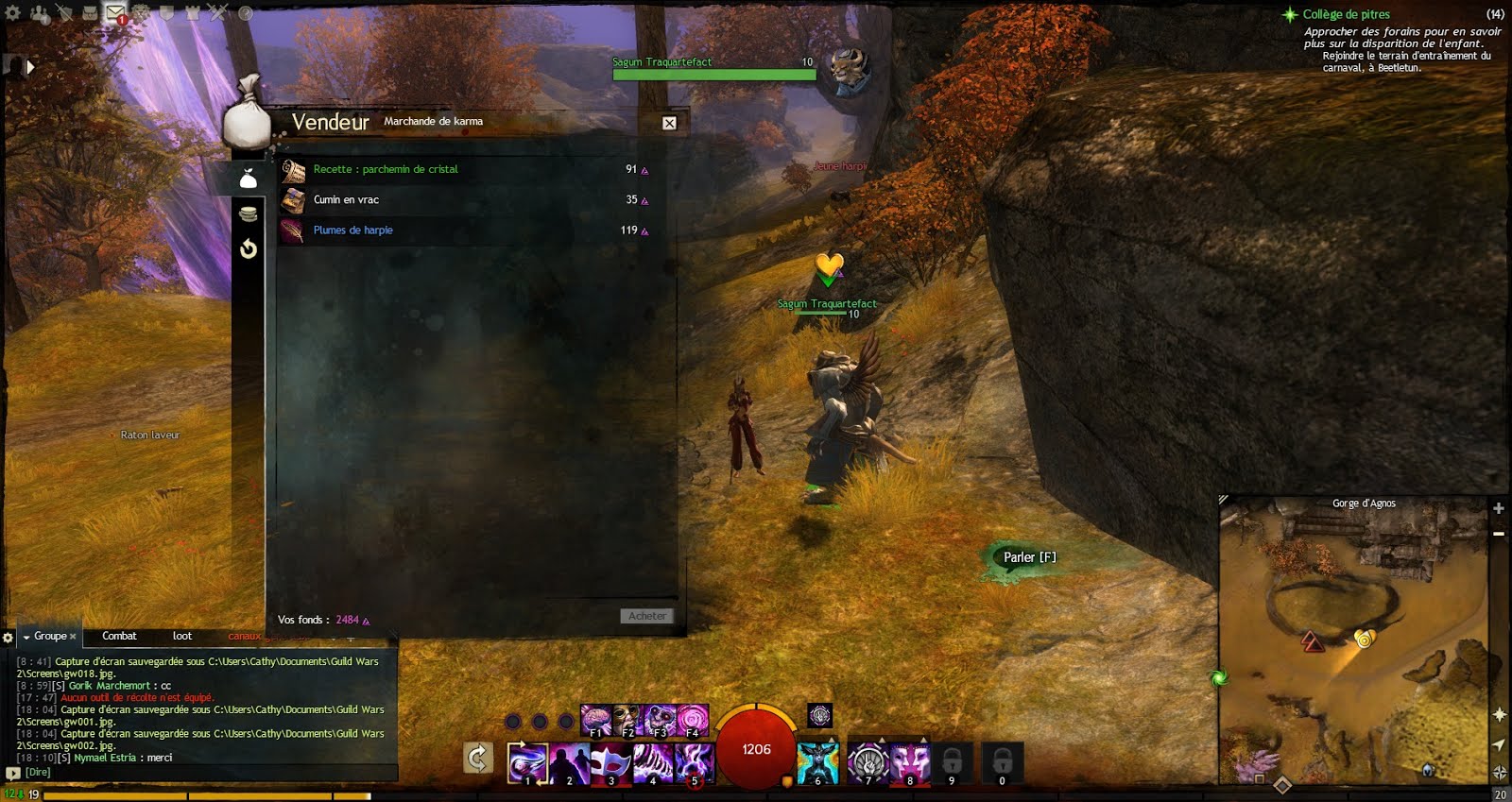Switch to the loot chat tab
This screenshot has width=1512, height=802.
[182, 636]
